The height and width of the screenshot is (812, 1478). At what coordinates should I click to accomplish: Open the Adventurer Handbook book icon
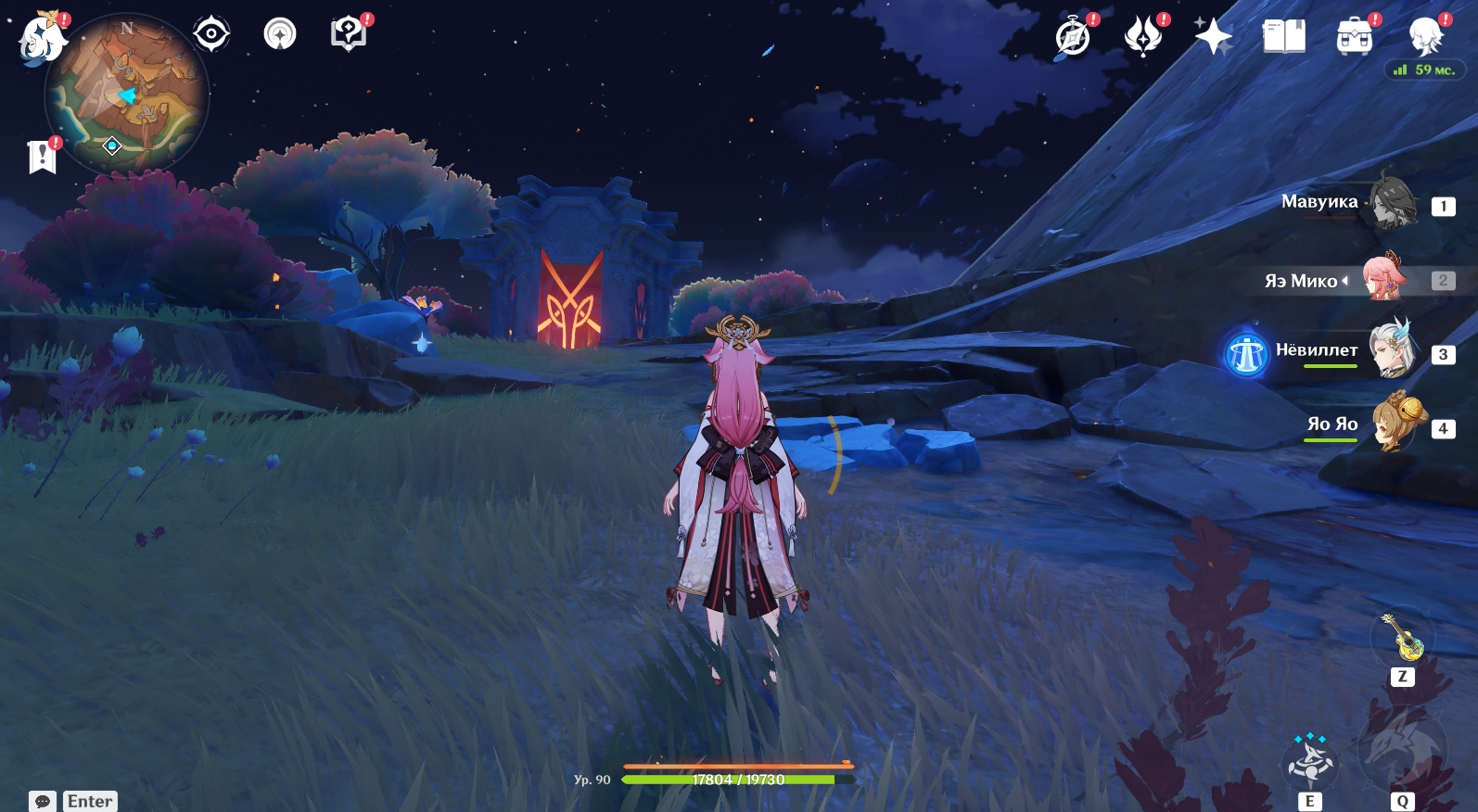pyautogui.click(x=1283, y=38)
